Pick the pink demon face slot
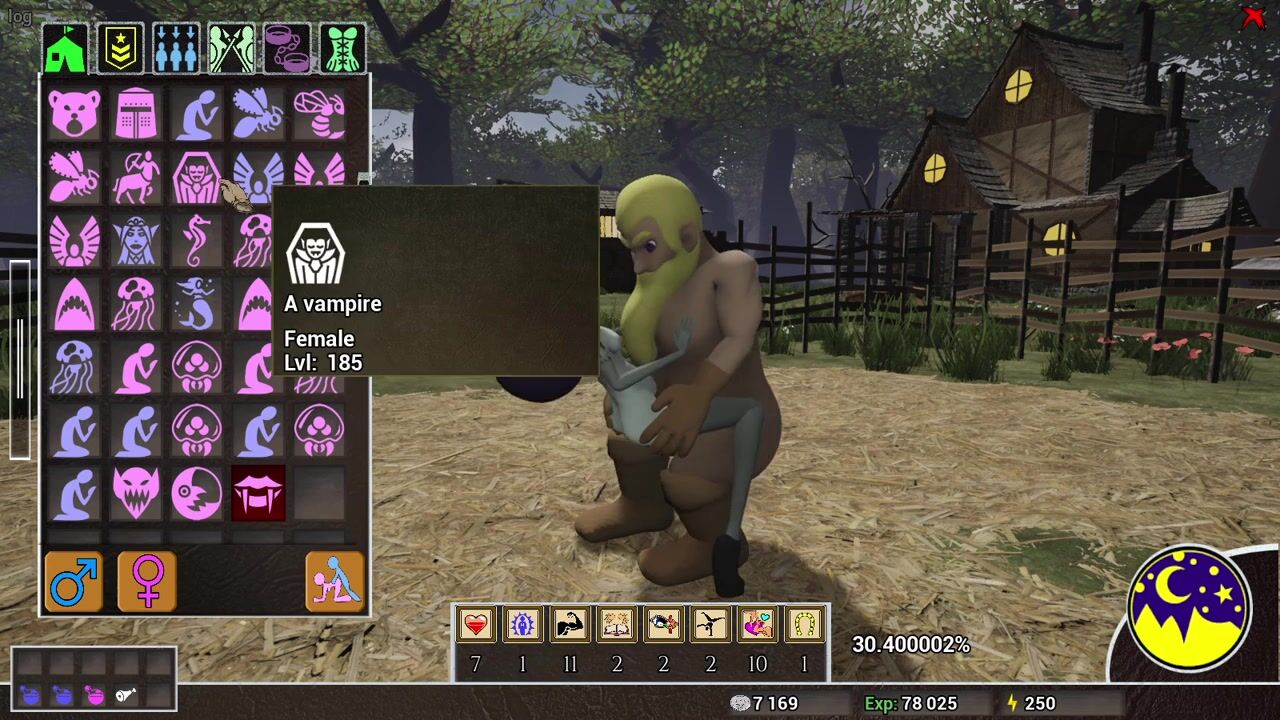Screen dimensions: 1280x720 coord(136,493)
